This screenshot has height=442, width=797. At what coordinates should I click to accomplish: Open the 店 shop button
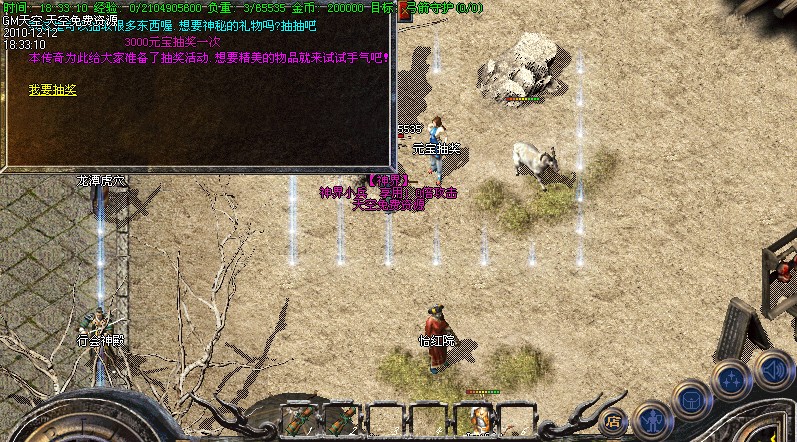pos(614,421)
